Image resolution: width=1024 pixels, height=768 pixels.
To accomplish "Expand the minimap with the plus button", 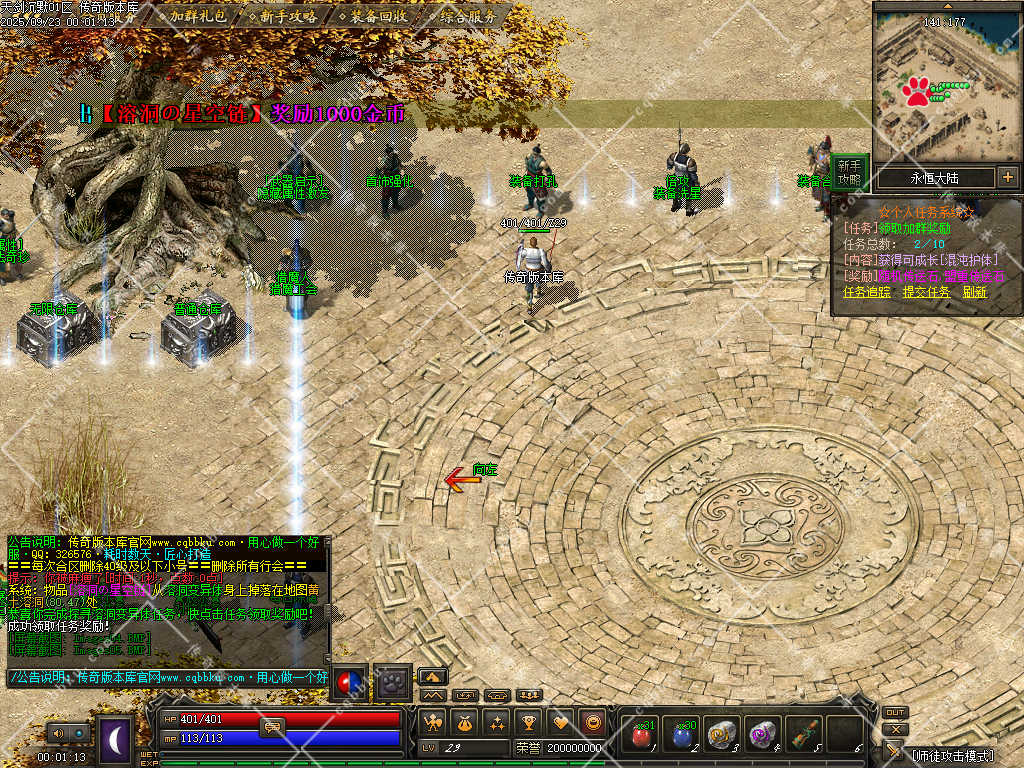I will point(1007,177).
